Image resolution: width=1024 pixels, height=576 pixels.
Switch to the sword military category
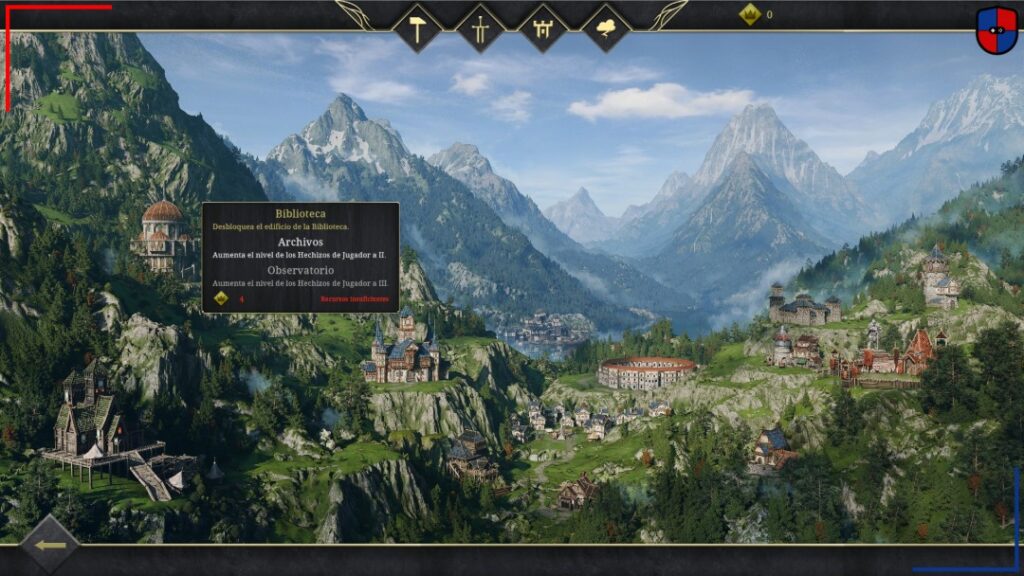480,27
